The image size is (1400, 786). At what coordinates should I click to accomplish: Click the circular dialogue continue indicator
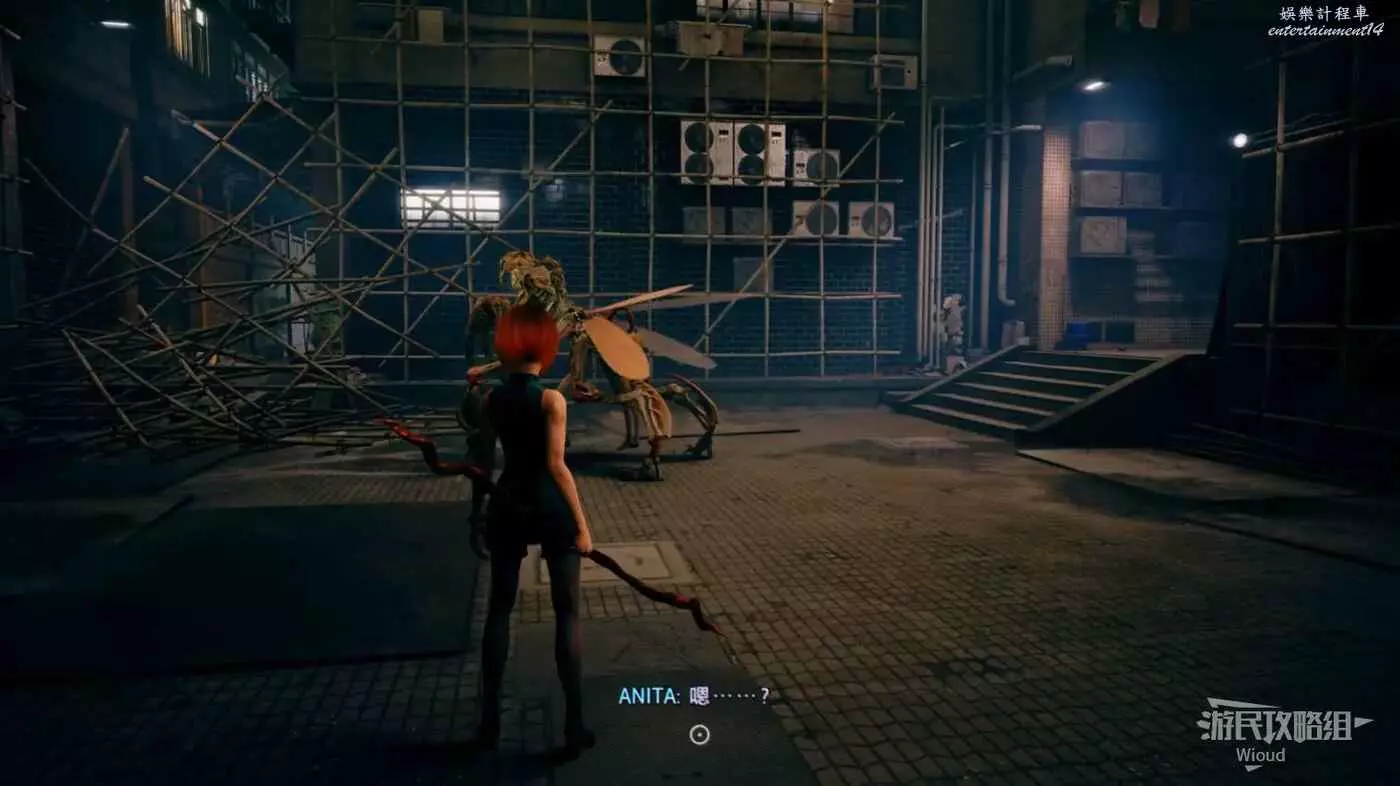(700, 735)
